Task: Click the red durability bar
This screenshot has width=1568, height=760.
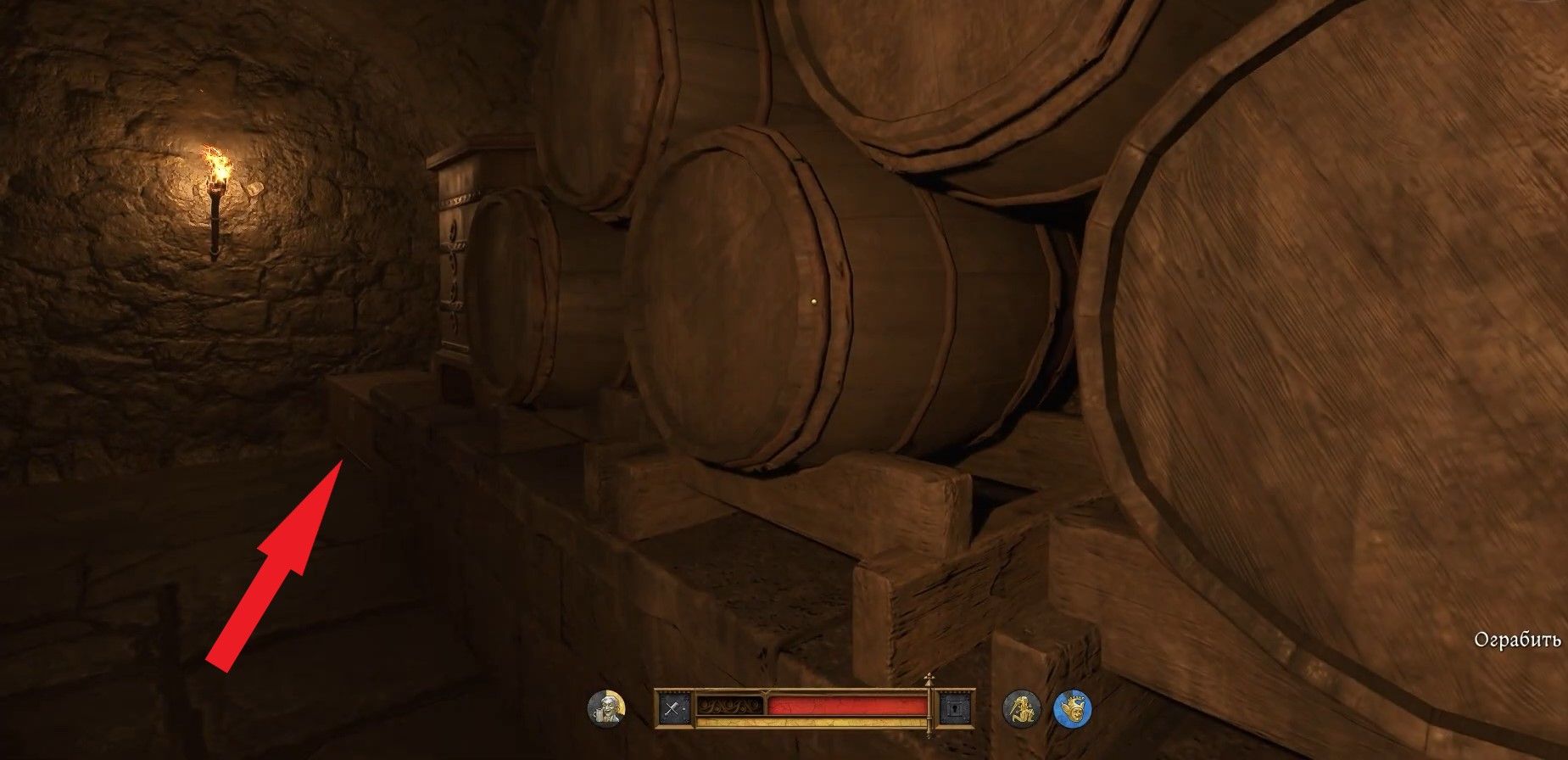Action: [845, 705]
